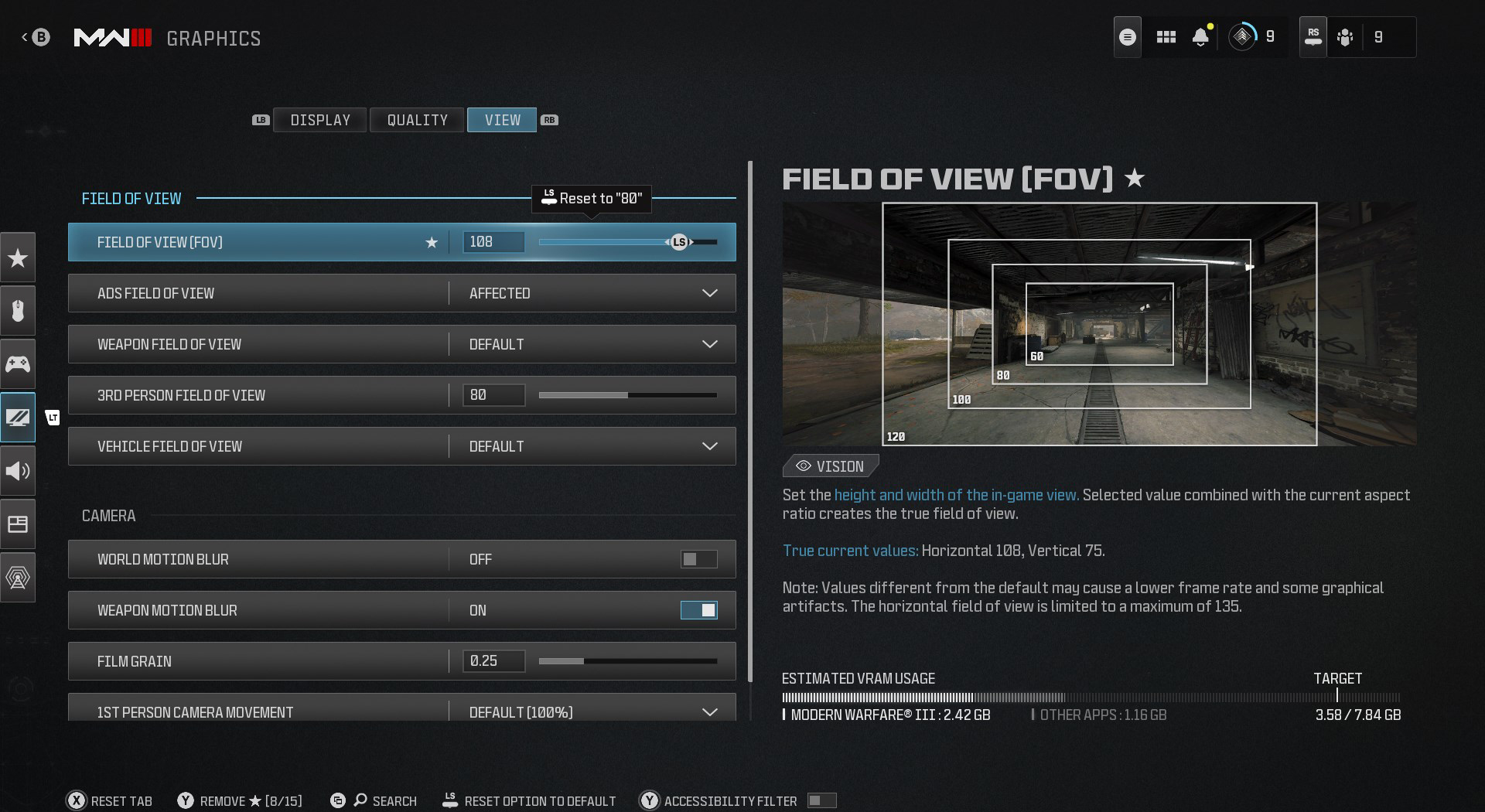Select the graphics display icon in the sidebar
Image resolution: width=1485 pixels, height=812 pixels.
coord(18,418)
